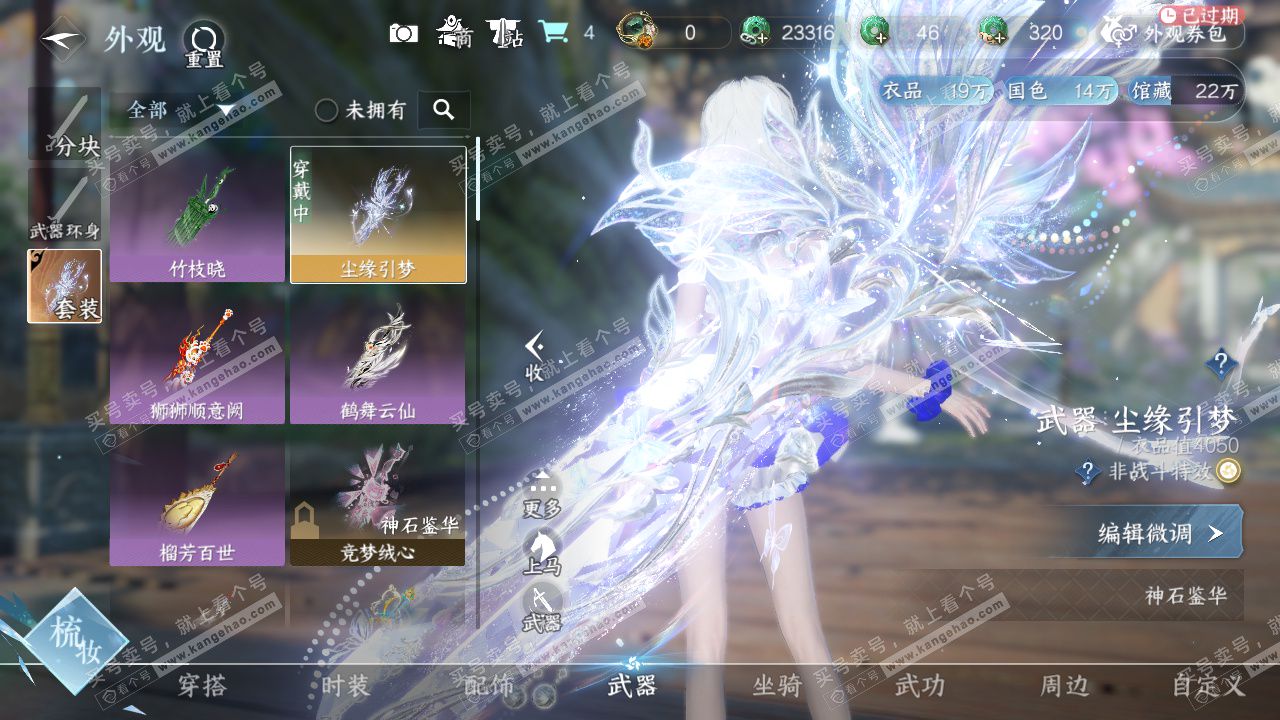Switch to the 坐骑 bottom tab
This screenshot has height=720, width=1280.
tap(777, 686)
